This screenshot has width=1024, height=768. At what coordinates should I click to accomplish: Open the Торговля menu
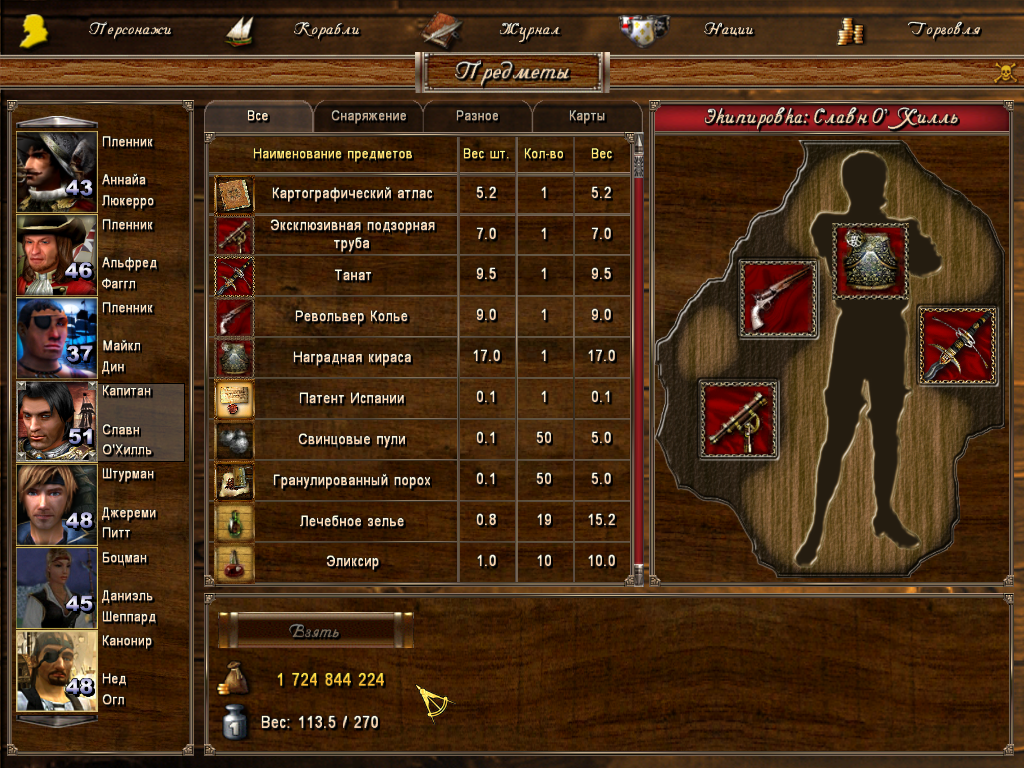tap(944, 30)
